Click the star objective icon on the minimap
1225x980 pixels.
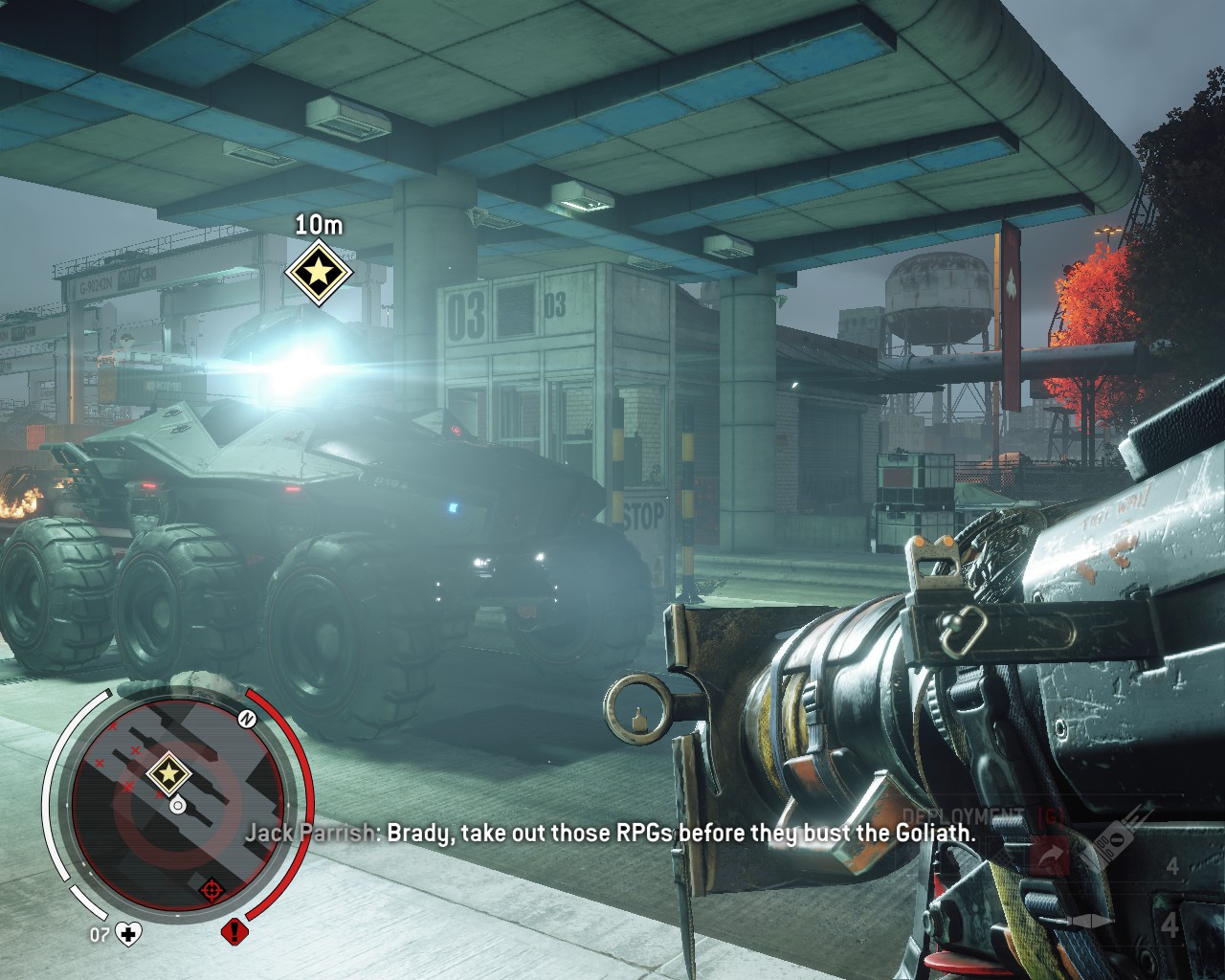(169, 771)
